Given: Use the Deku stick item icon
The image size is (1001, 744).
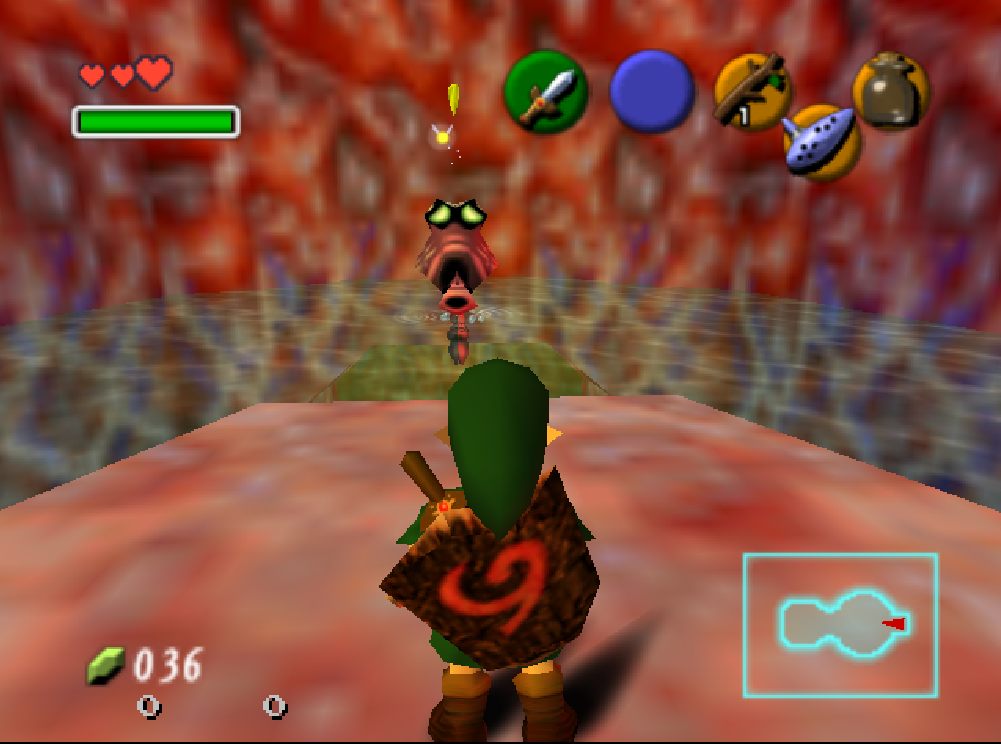Looking at the screenshot, I should (752, 91).
